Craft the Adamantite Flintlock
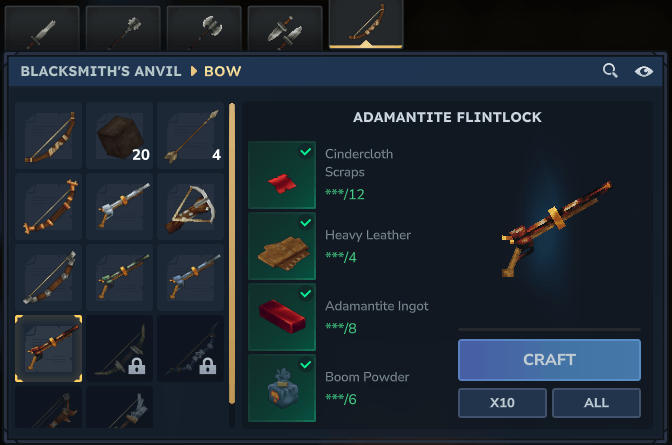The height and width of the screenshot is (445, 672). pos(549,360)
